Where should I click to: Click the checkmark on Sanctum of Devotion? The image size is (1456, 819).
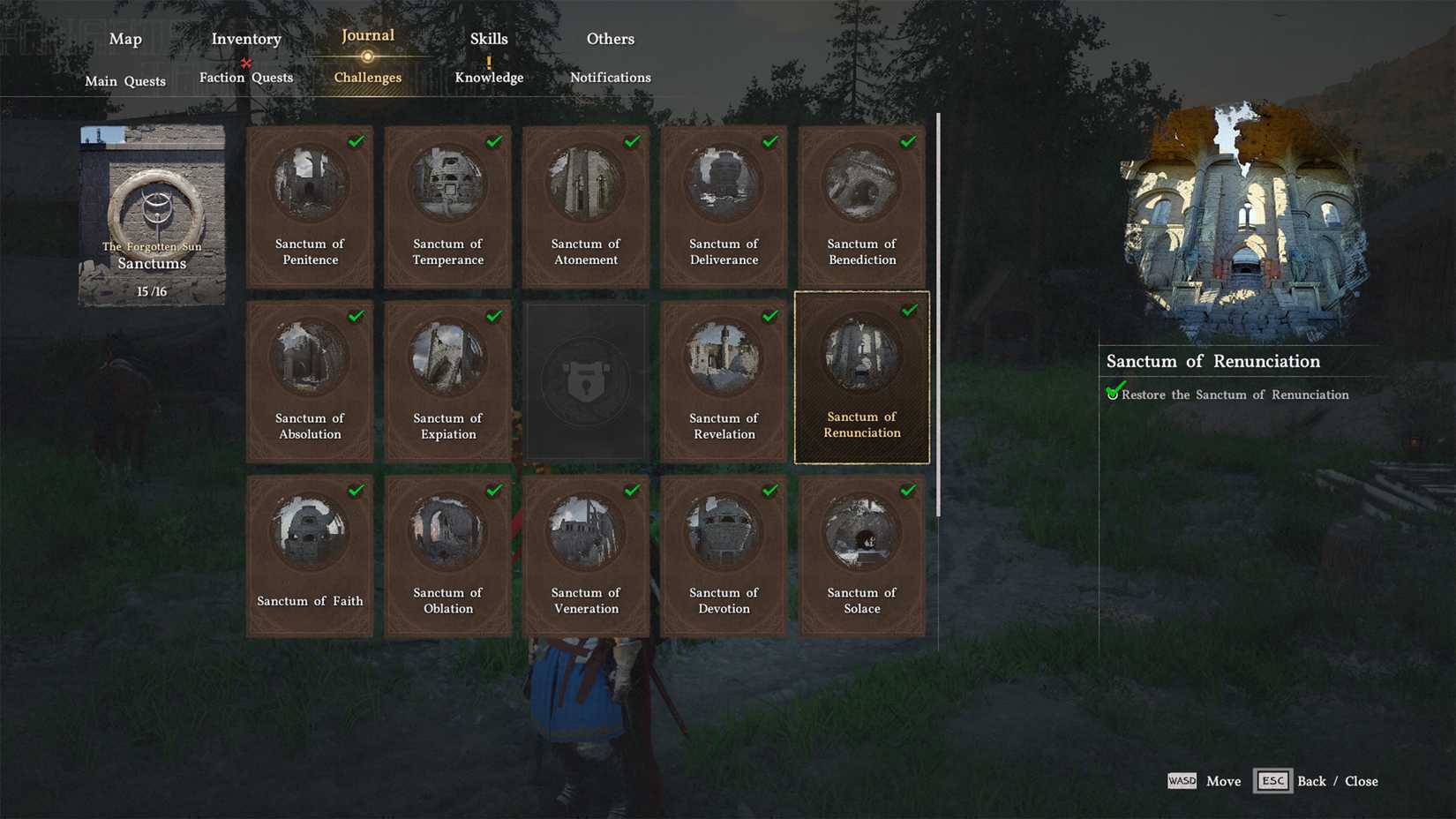(x=771, y=490)
